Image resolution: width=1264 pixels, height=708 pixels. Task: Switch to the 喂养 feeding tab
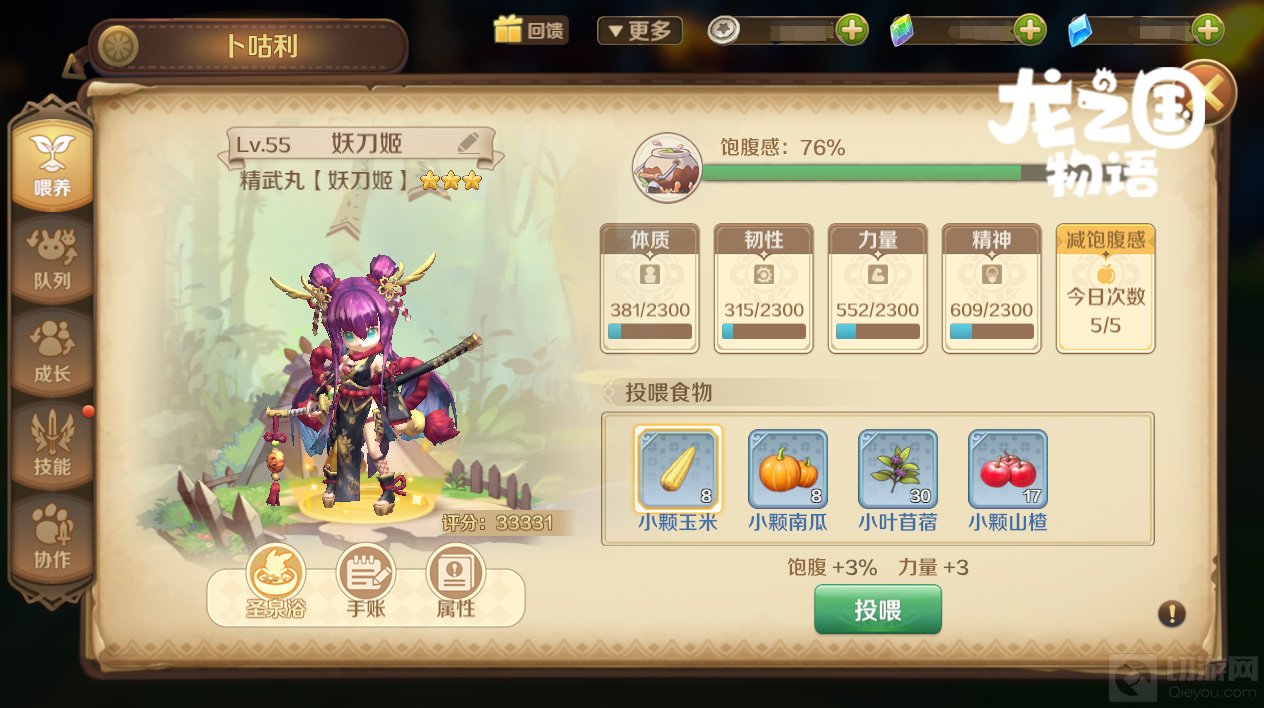tap(52, 165)
